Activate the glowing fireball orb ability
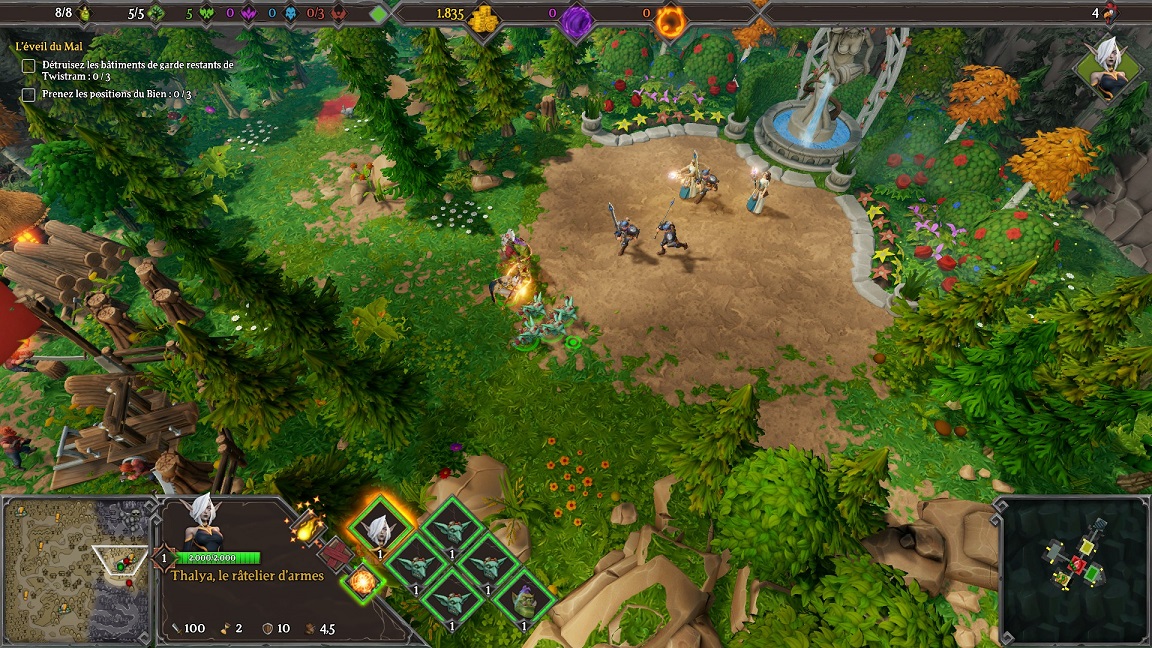The height and width of the screenshot is (648, 1152). 362,581
